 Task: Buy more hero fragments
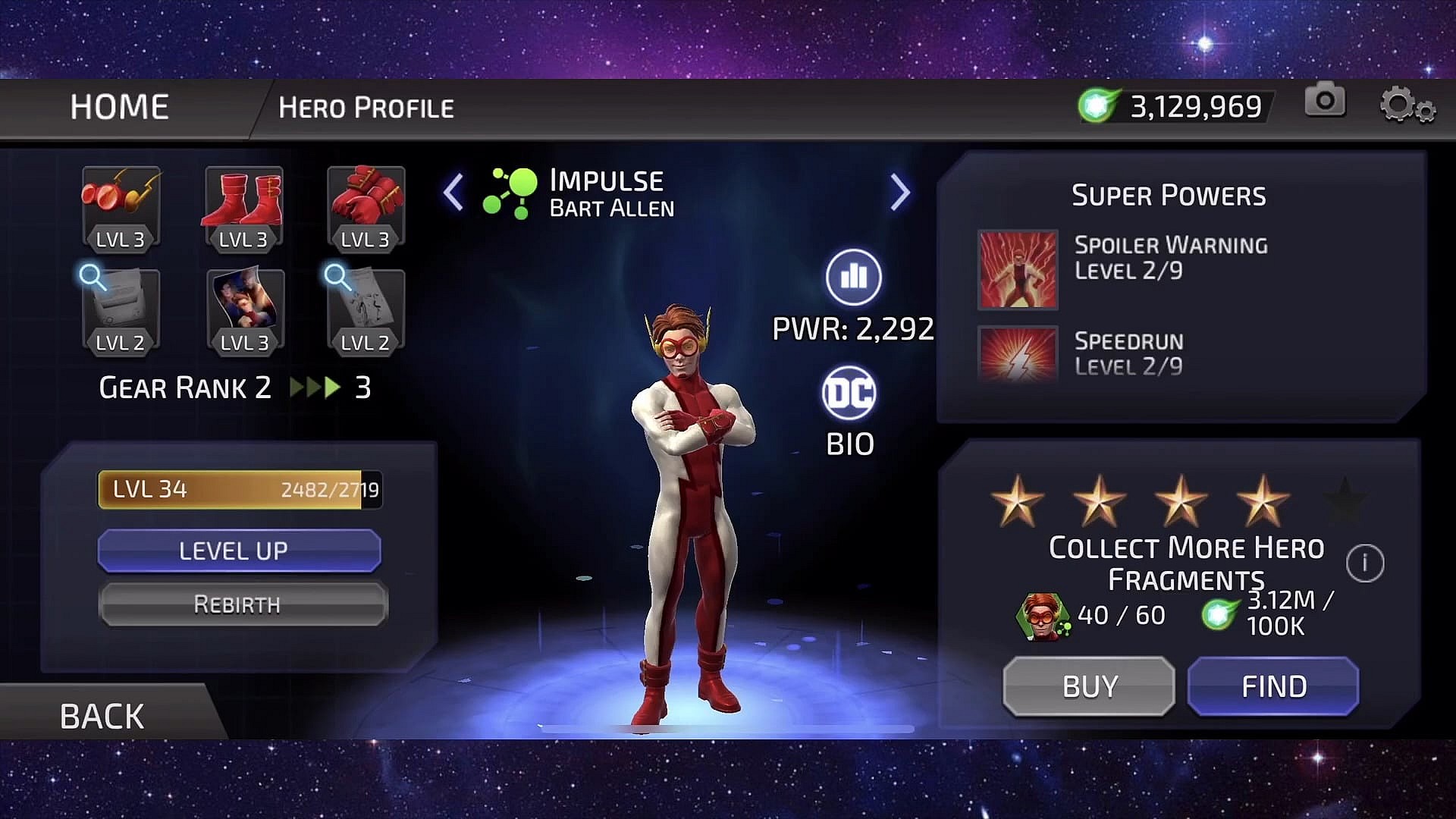(1089, 686)
